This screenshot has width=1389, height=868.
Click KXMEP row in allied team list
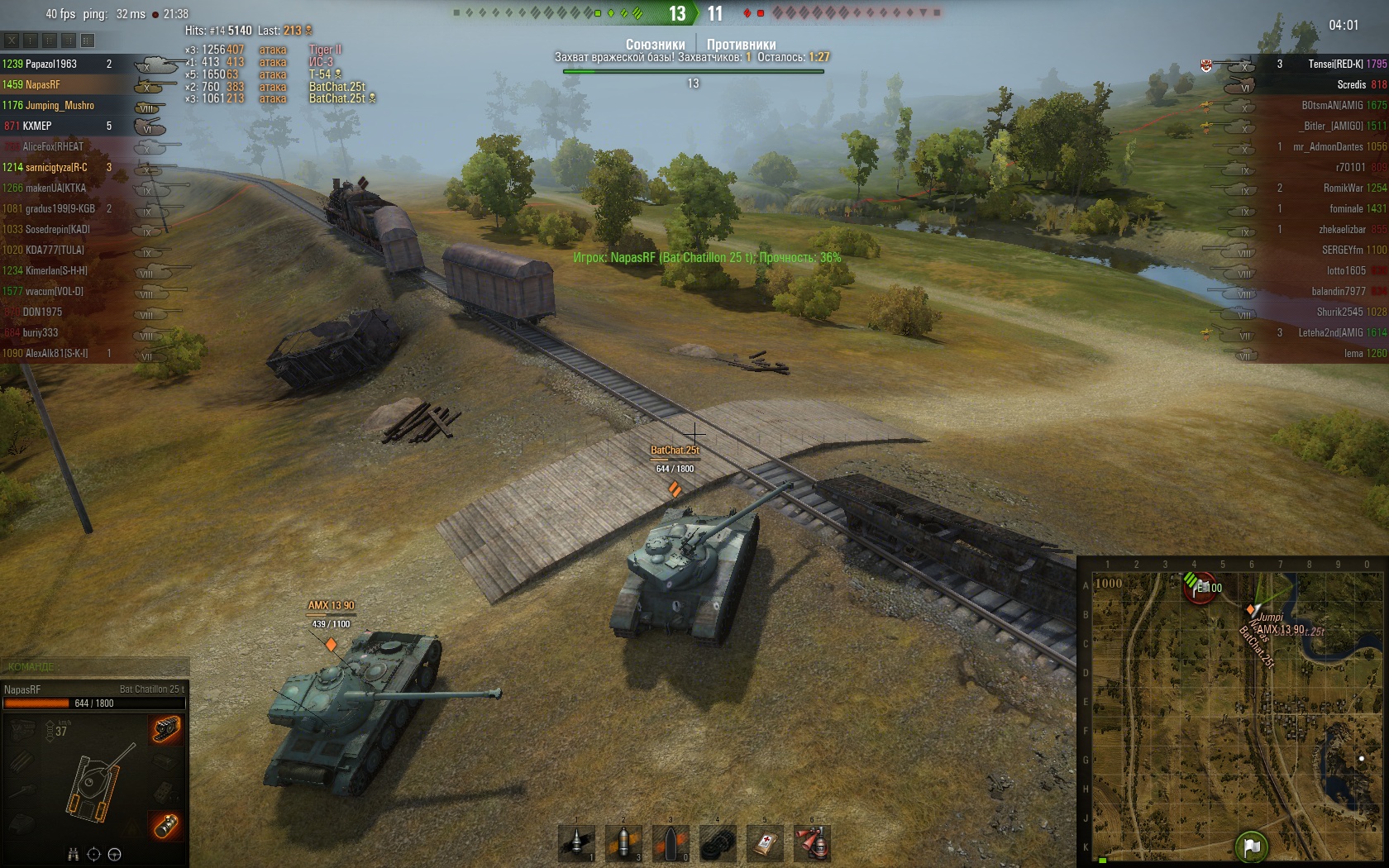pos(37,126)
